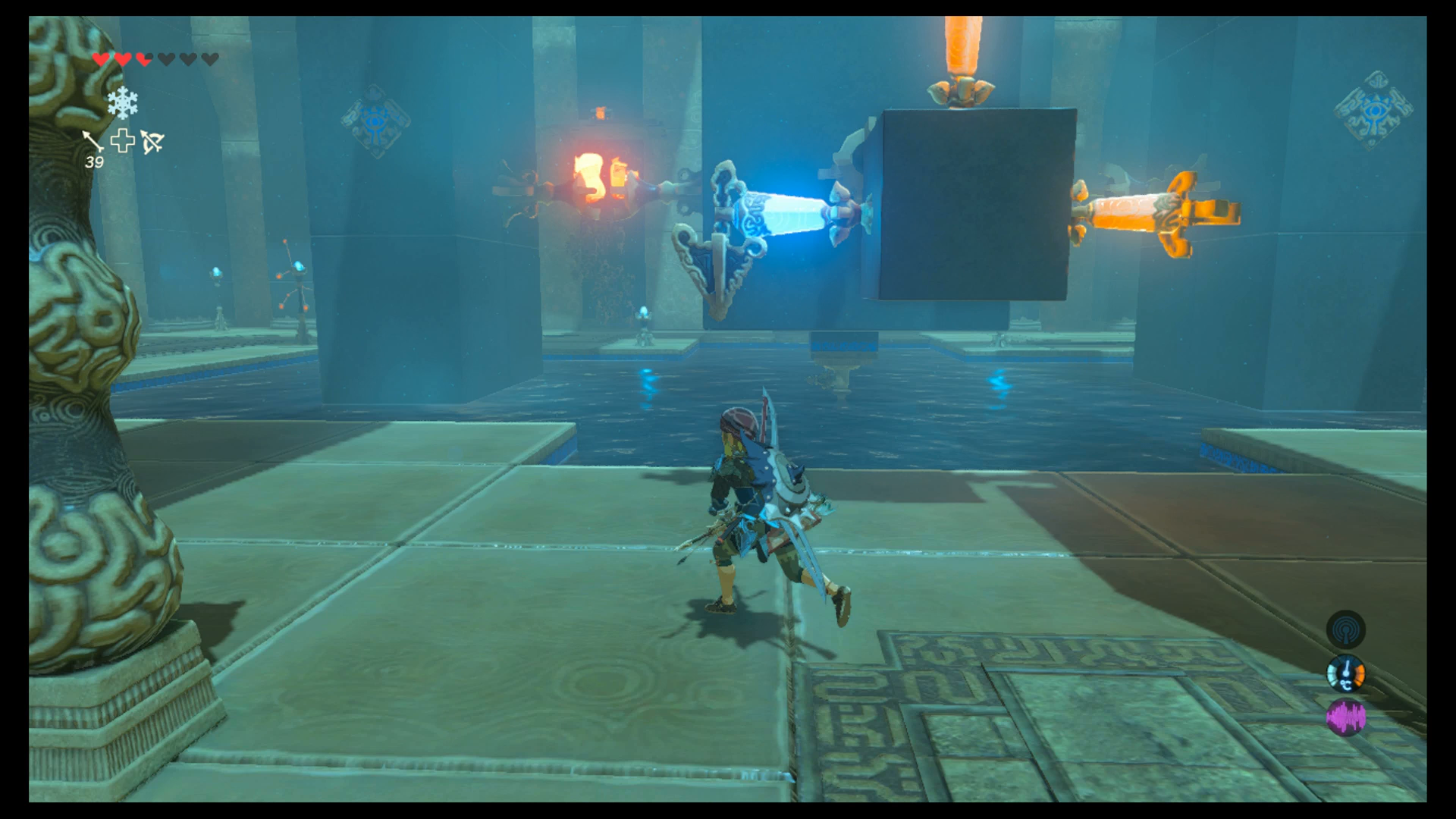1456x819 pixels.
Task: Click the rightmost dark empty heart
Action: (x=210, y=58)
